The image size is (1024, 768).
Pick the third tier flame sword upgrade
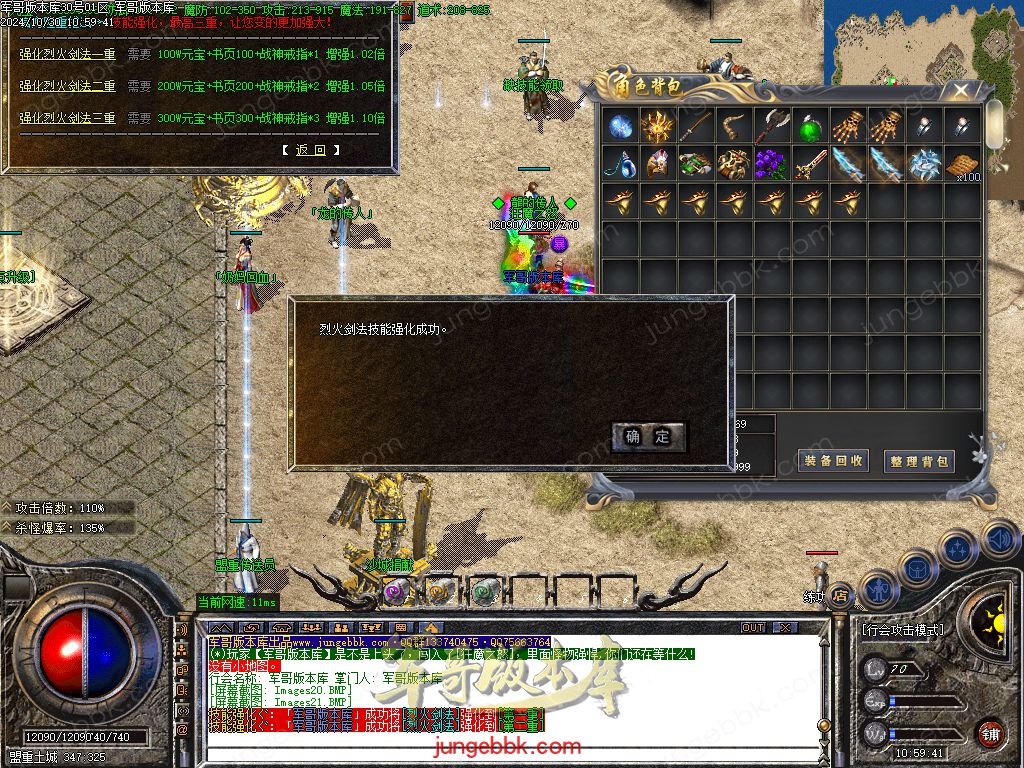[68, 118]
